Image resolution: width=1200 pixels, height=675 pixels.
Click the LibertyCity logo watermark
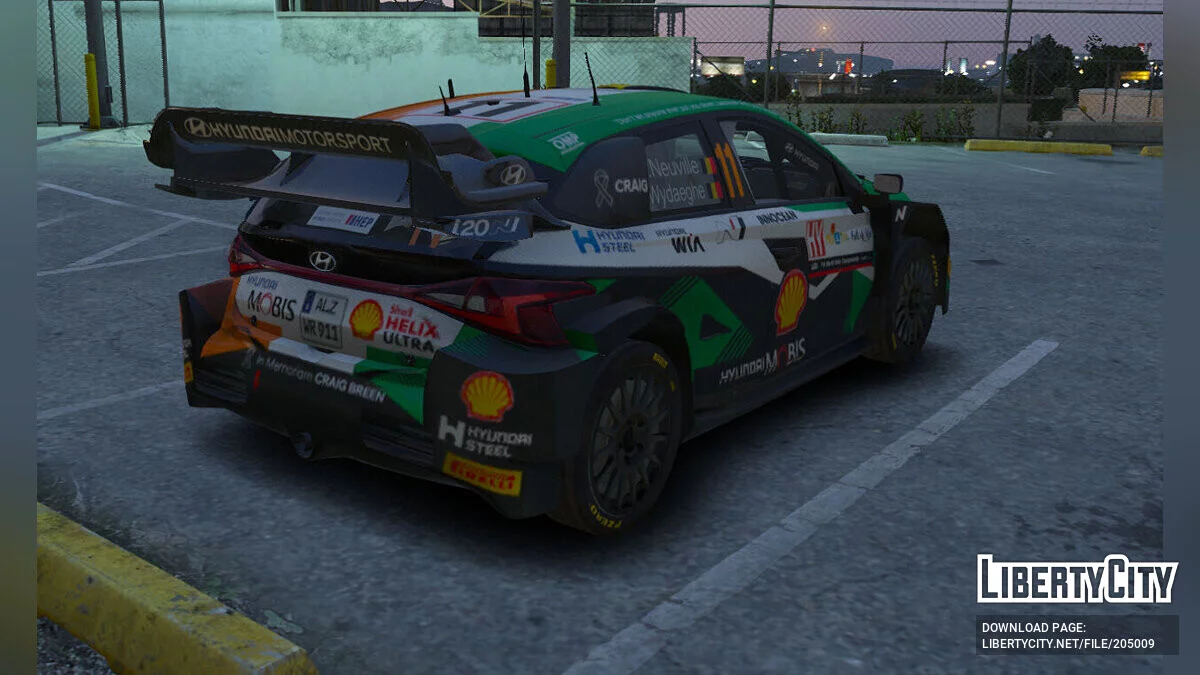click(x=1077, y=579)
